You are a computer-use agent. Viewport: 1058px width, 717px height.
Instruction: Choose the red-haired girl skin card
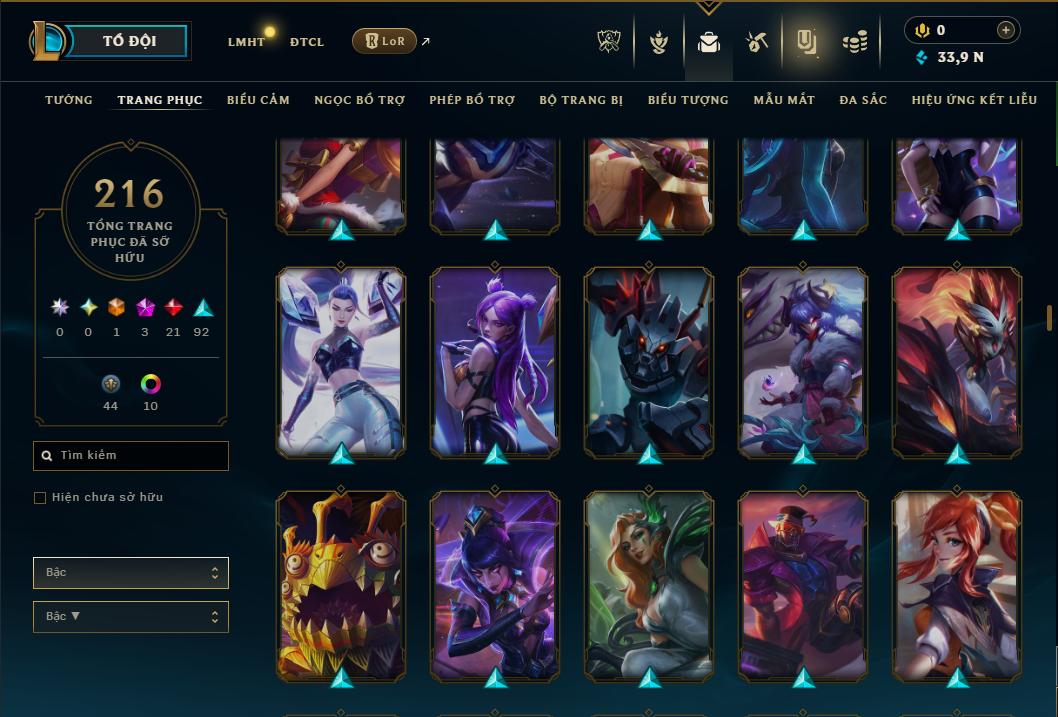(x=957, y=585)
